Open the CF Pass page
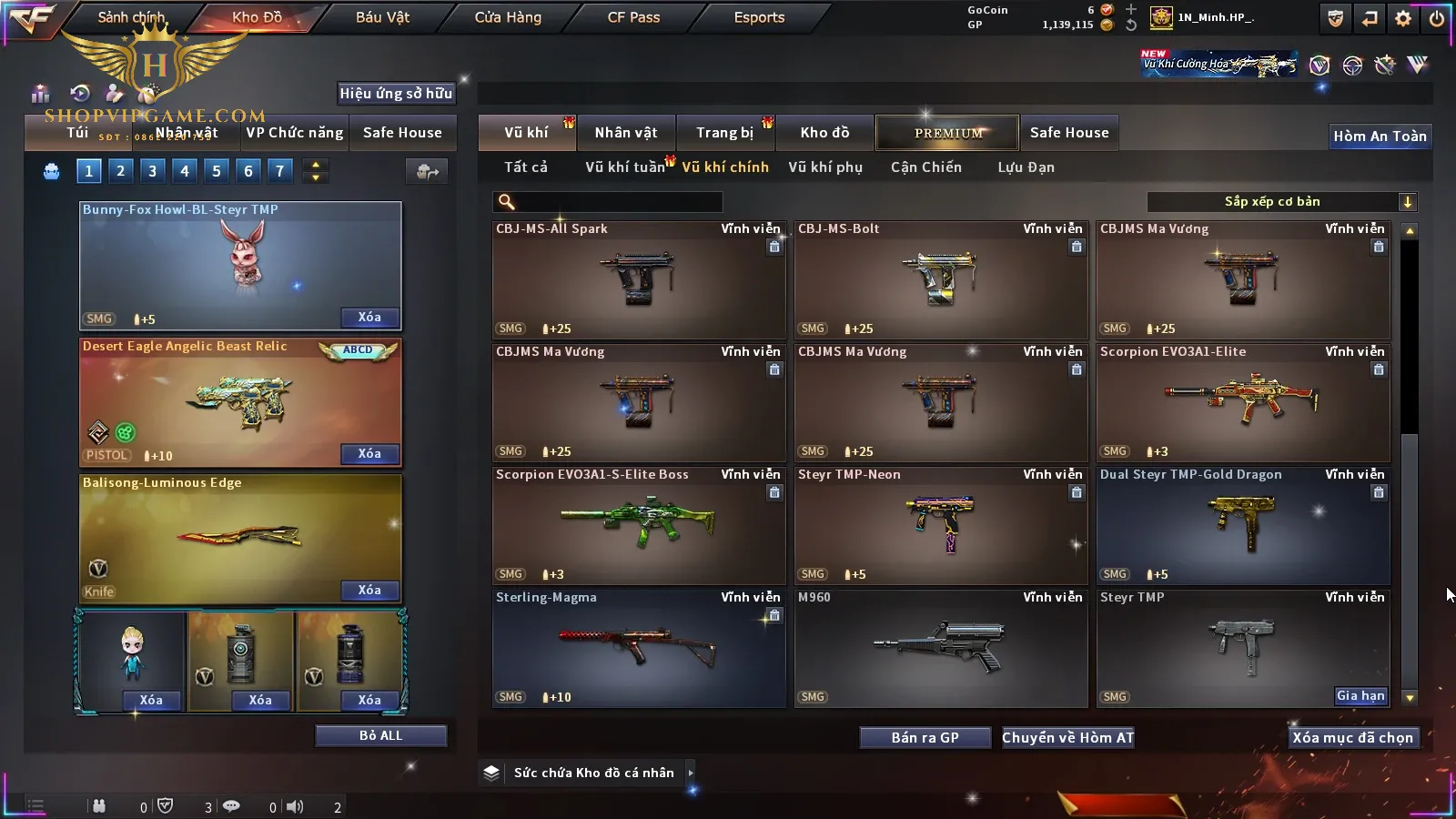 (633, 17)
